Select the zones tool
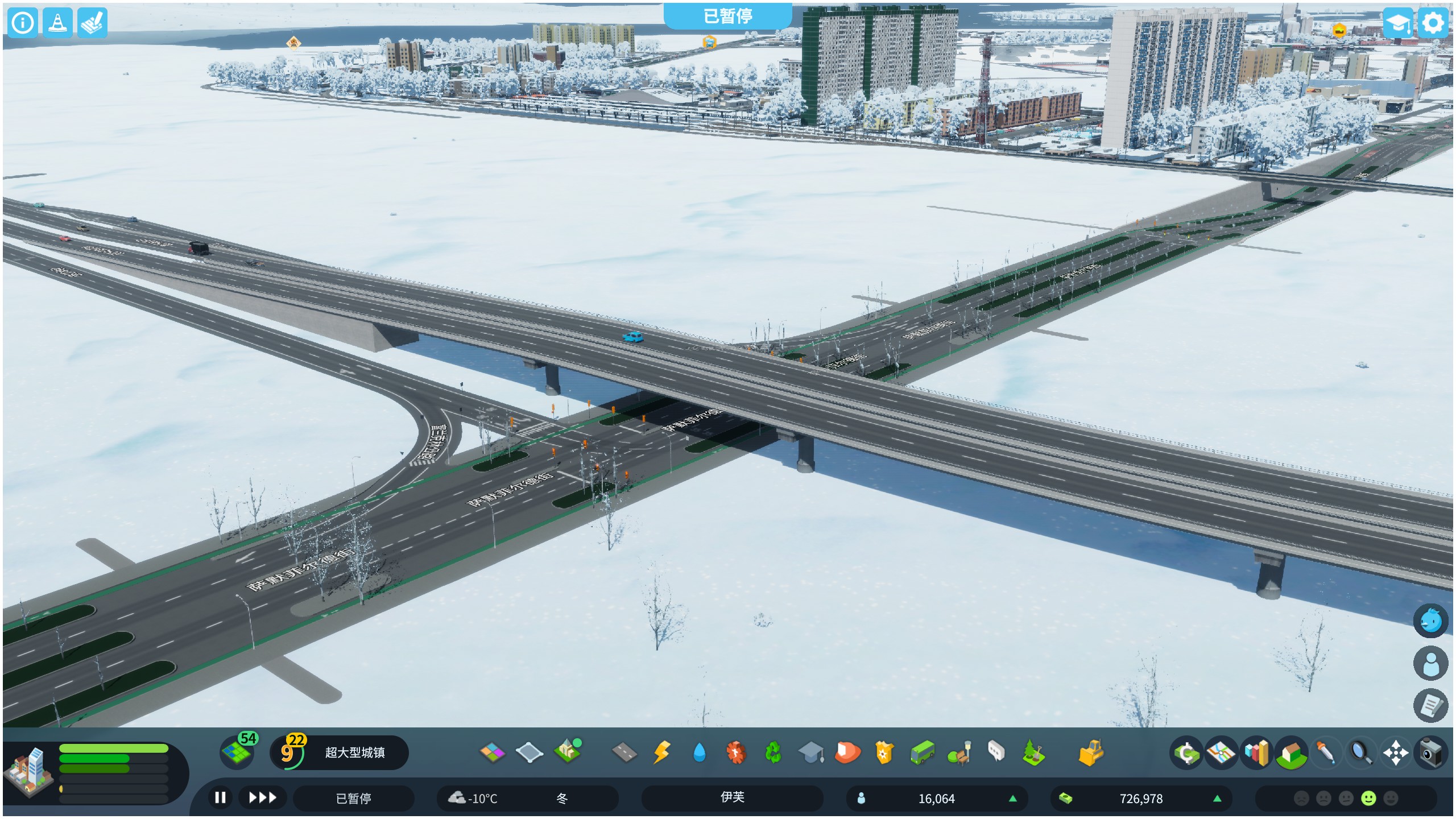Screen dimensions: 1456x819 [x=493, y=752]
